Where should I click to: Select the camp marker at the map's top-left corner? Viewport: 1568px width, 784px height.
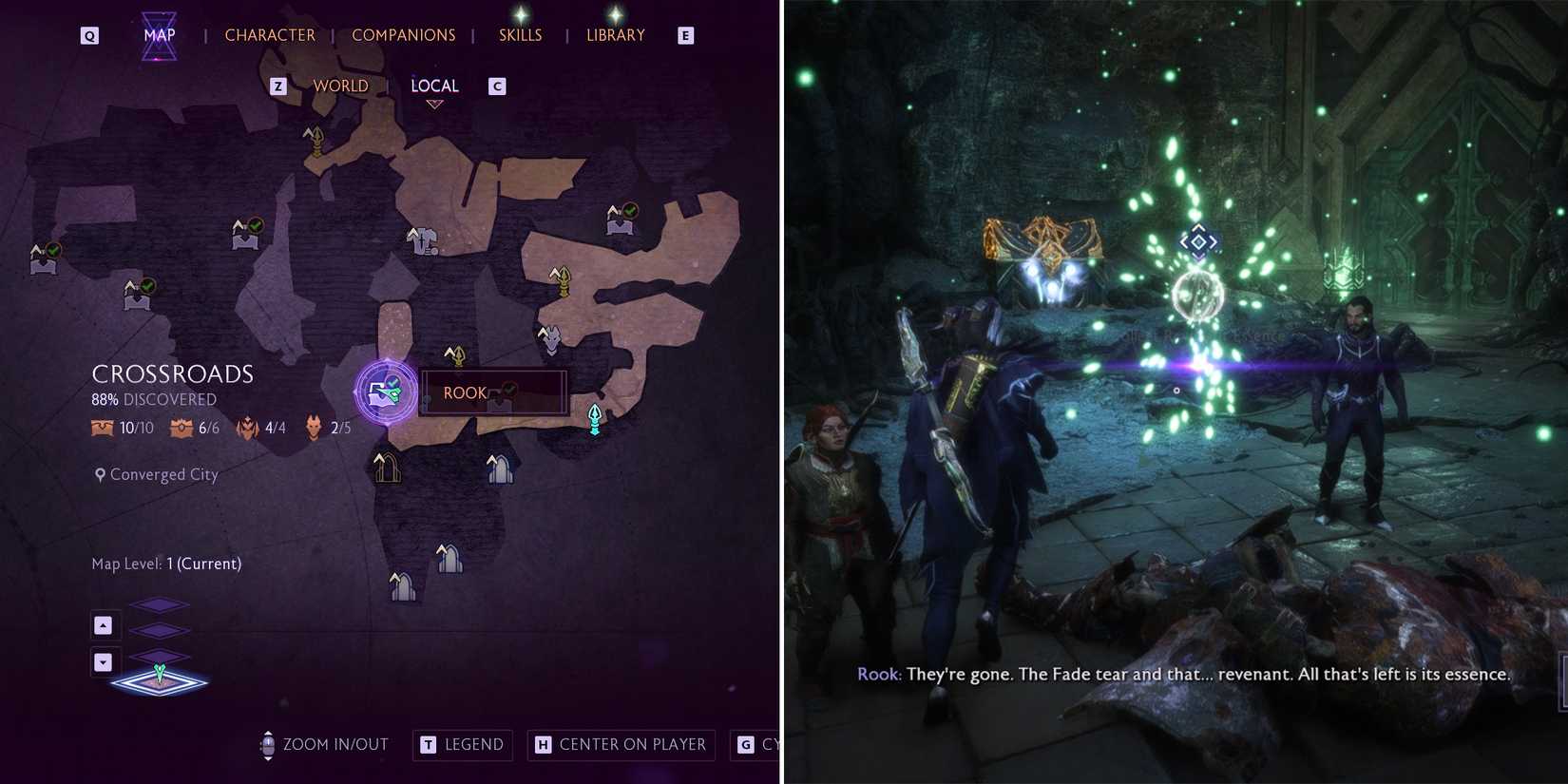point(42,259)
